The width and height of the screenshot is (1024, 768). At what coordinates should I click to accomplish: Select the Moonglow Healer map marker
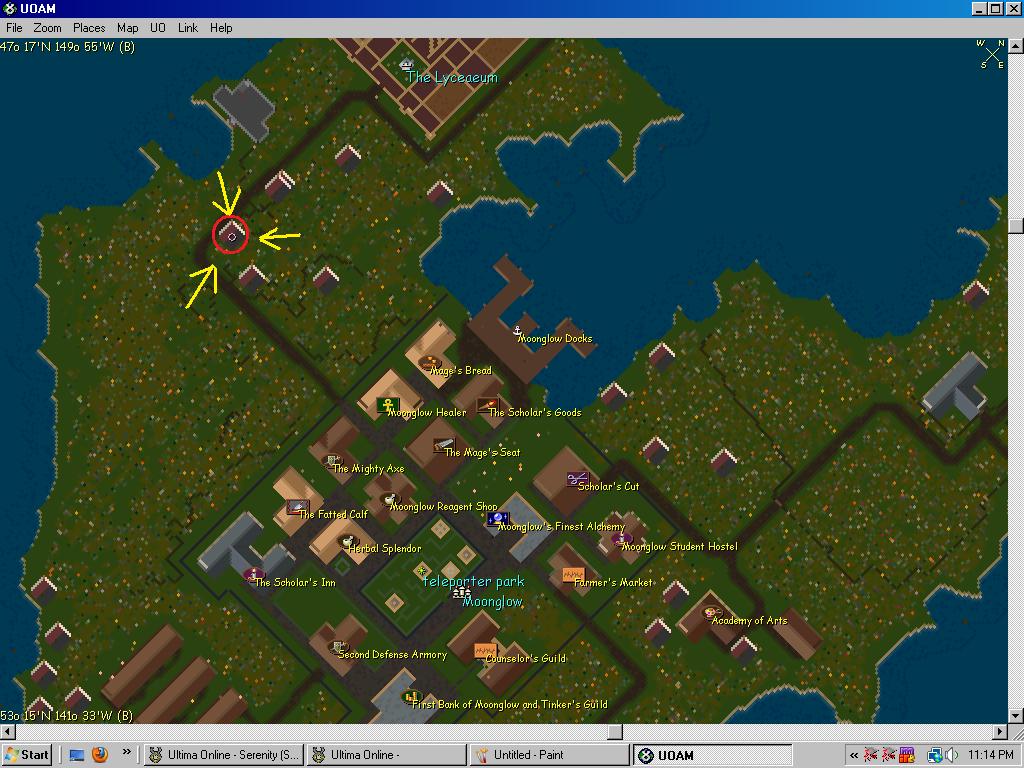[x=388, y=405]
